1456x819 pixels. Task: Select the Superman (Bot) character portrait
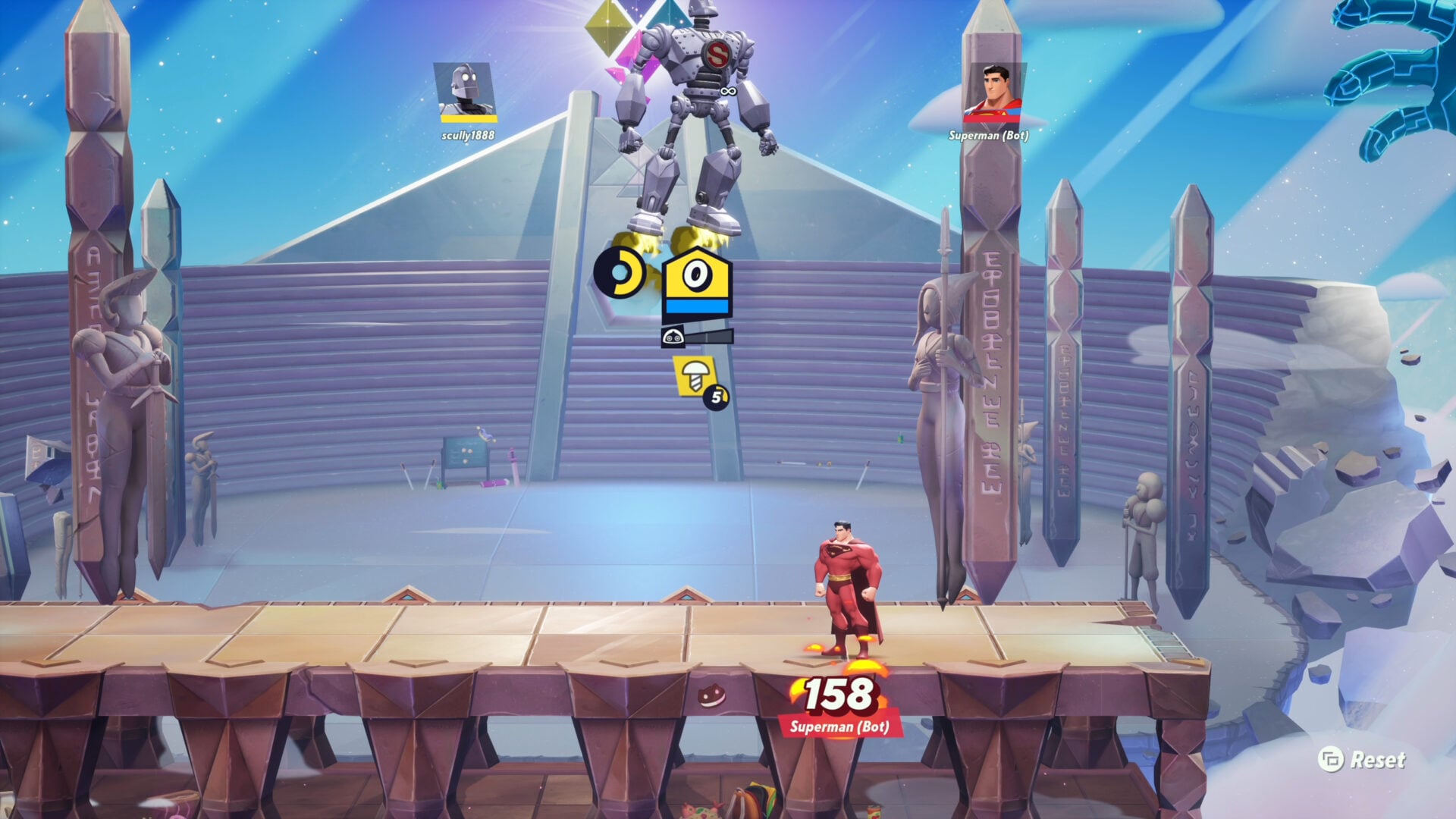(x=995, y=89)
